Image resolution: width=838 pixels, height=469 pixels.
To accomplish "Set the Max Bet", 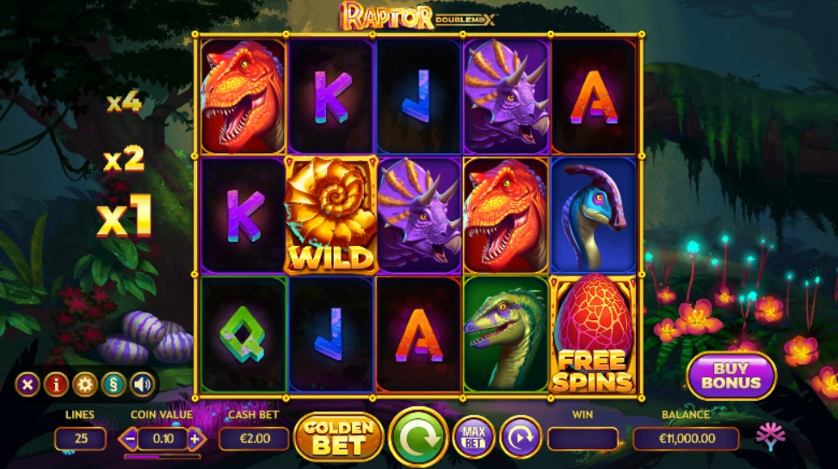I will coord(474,437).
